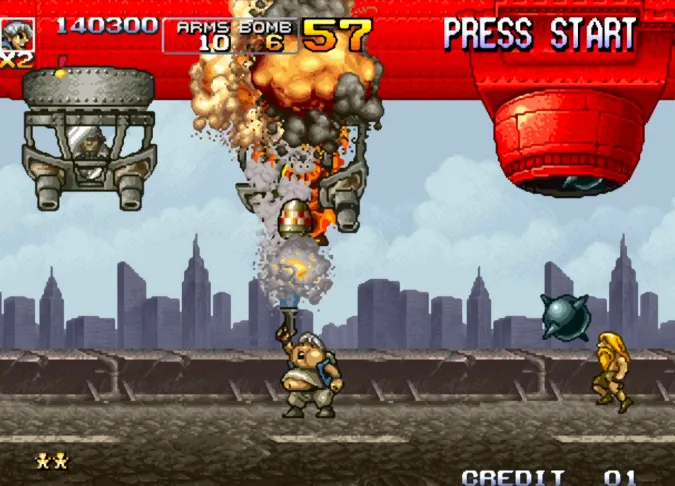The width and height of the screenshot is (675, 486).
Task: Select the rescued prisoners tally icons
Action: point(52,460)
